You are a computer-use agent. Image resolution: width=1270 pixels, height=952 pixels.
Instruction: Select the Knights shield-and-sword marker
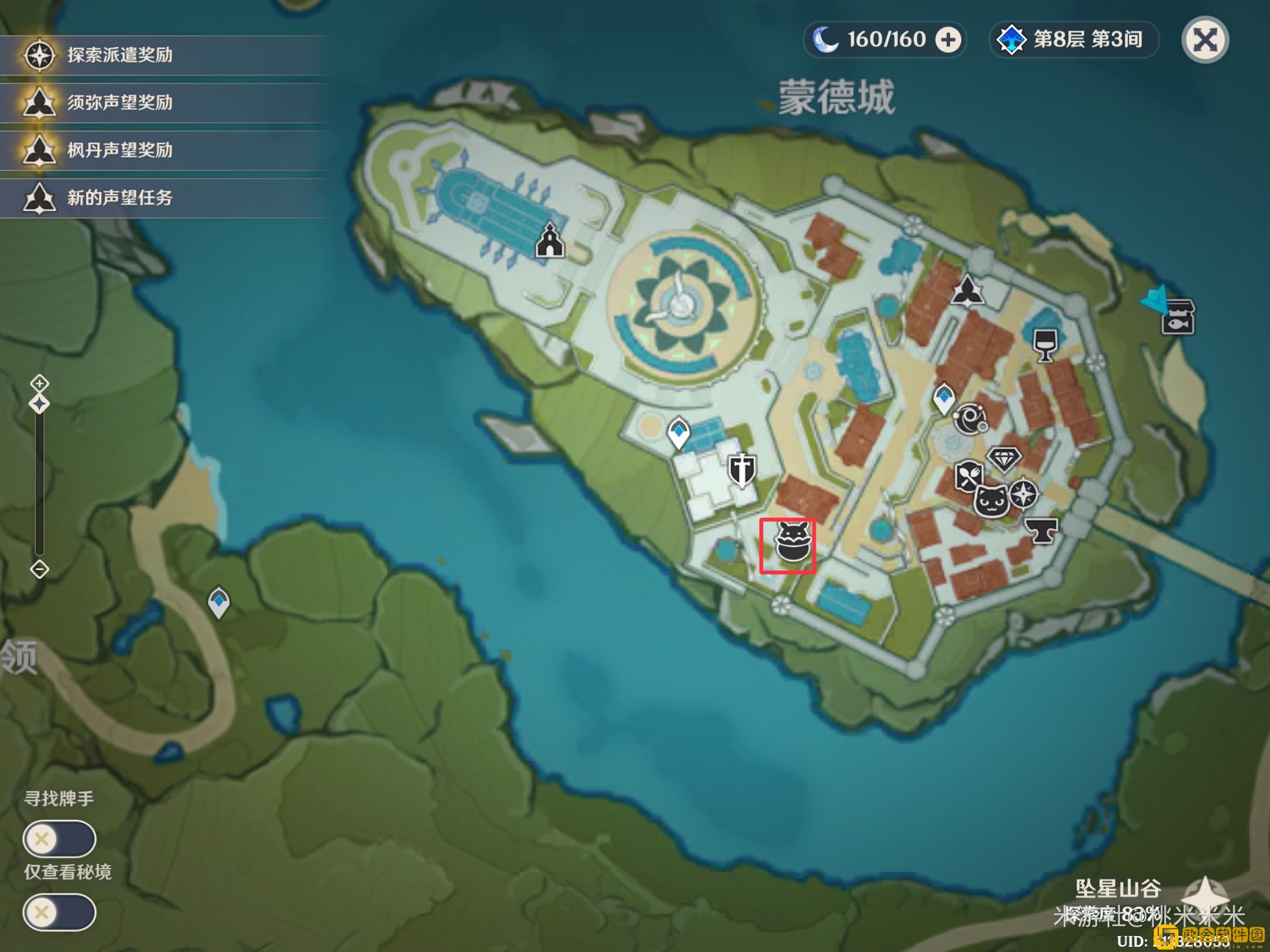(742, 470)
